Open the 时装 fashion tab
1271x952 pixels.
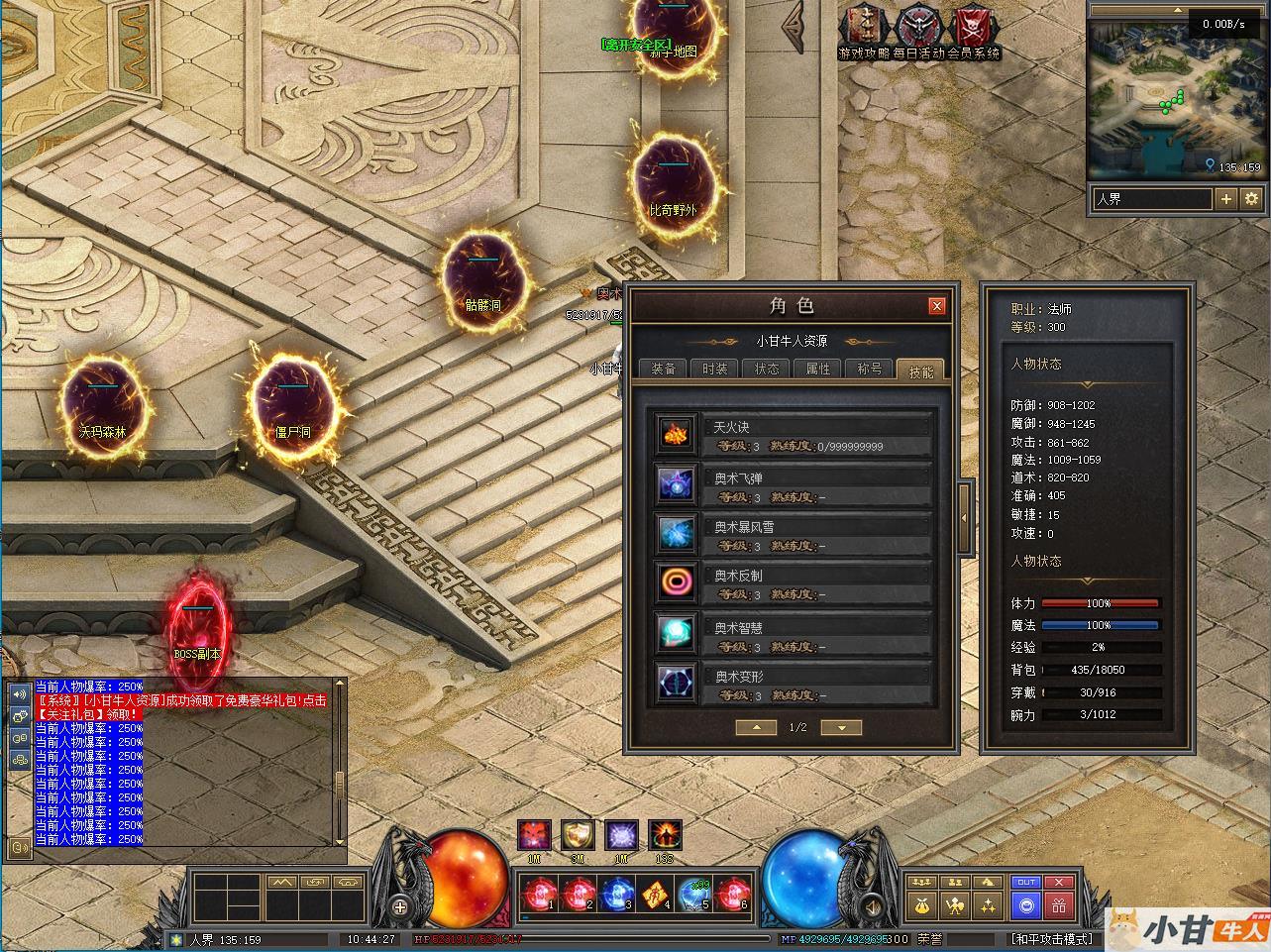click(x=714, y=369)
